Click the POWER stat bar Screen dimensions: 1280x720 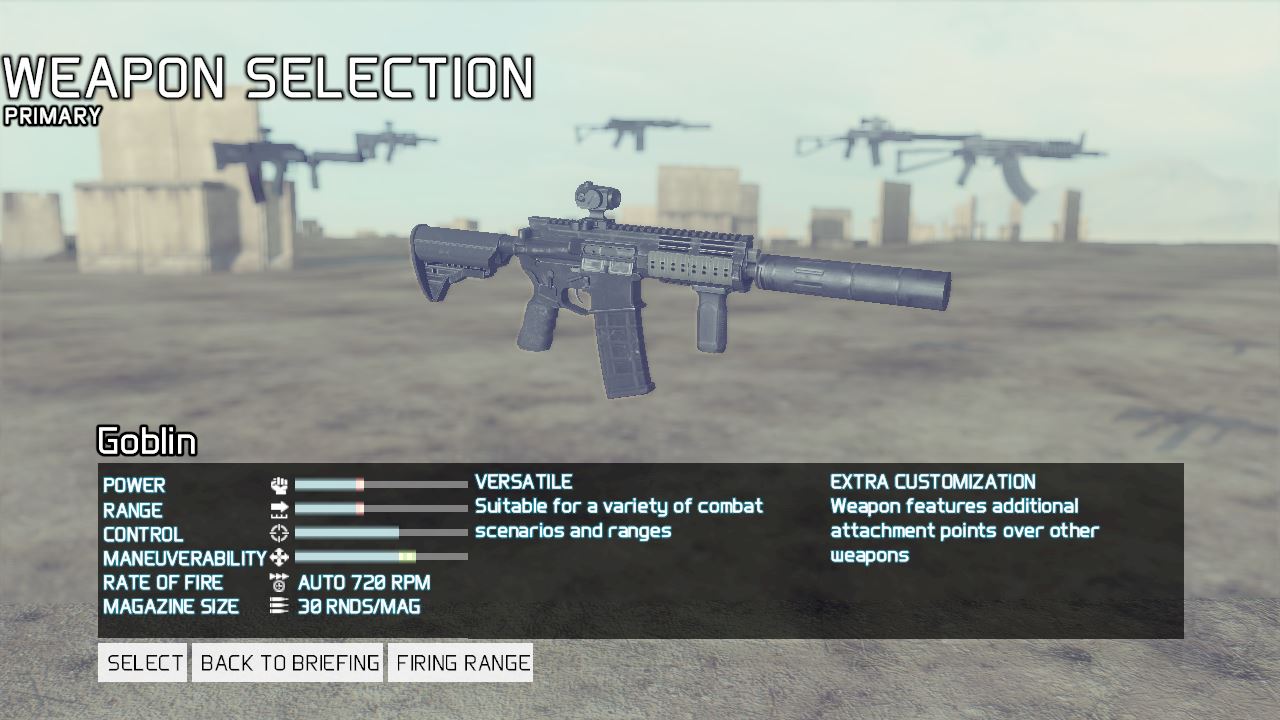(x=380, y=485)
